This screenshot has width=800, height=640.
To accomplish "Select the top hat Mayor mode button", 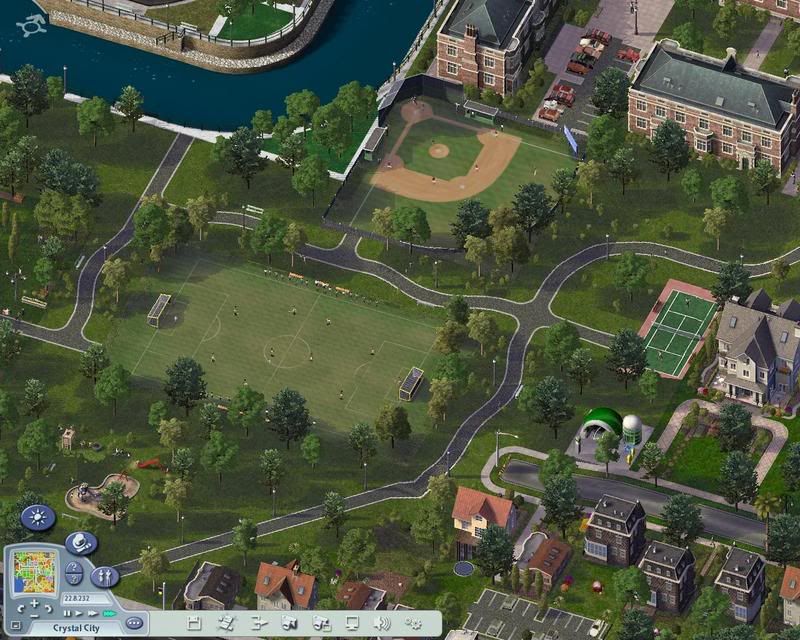I will 81,543.
